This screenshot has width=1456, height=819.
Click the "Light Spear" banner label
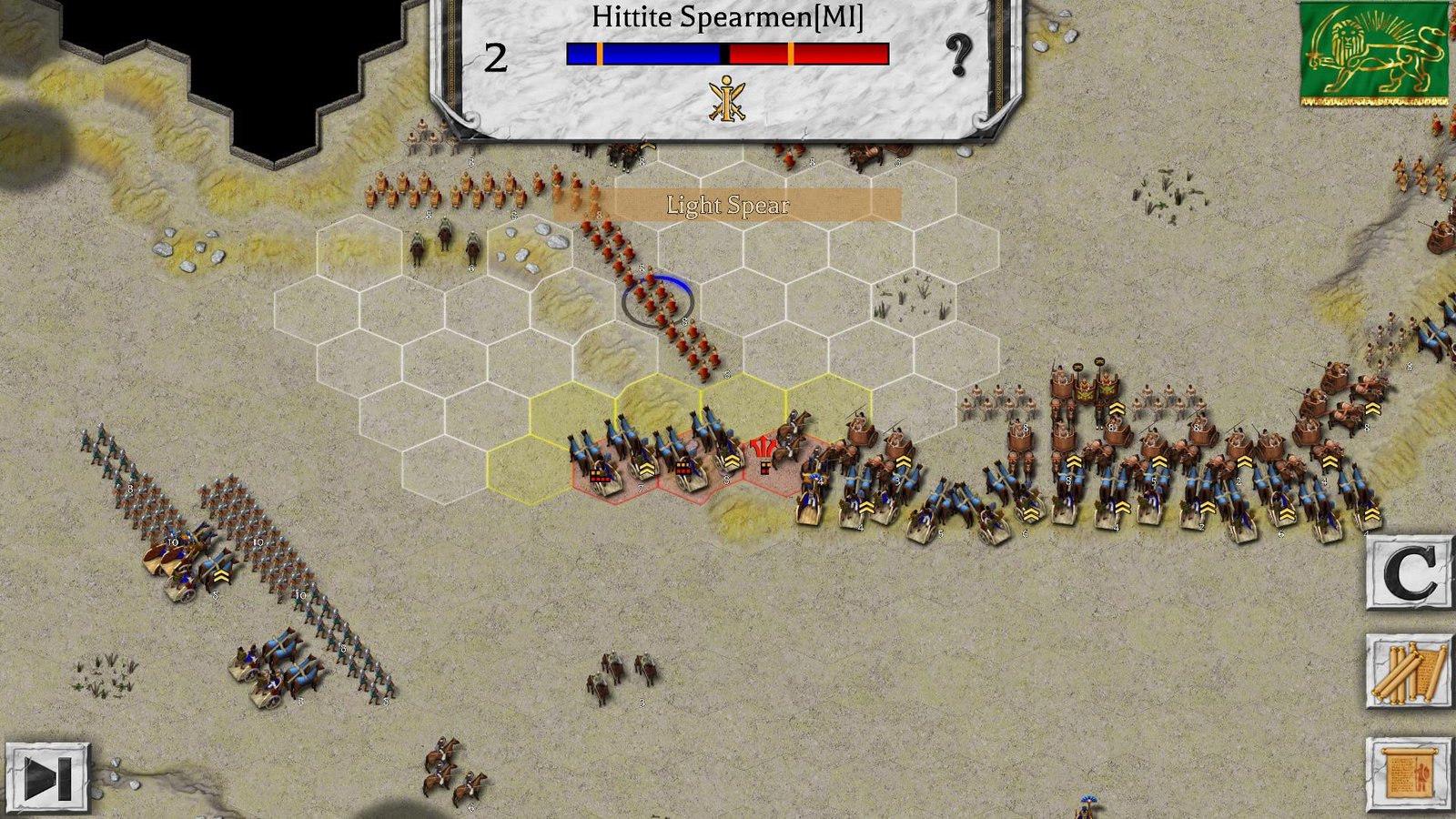point(726,206)
